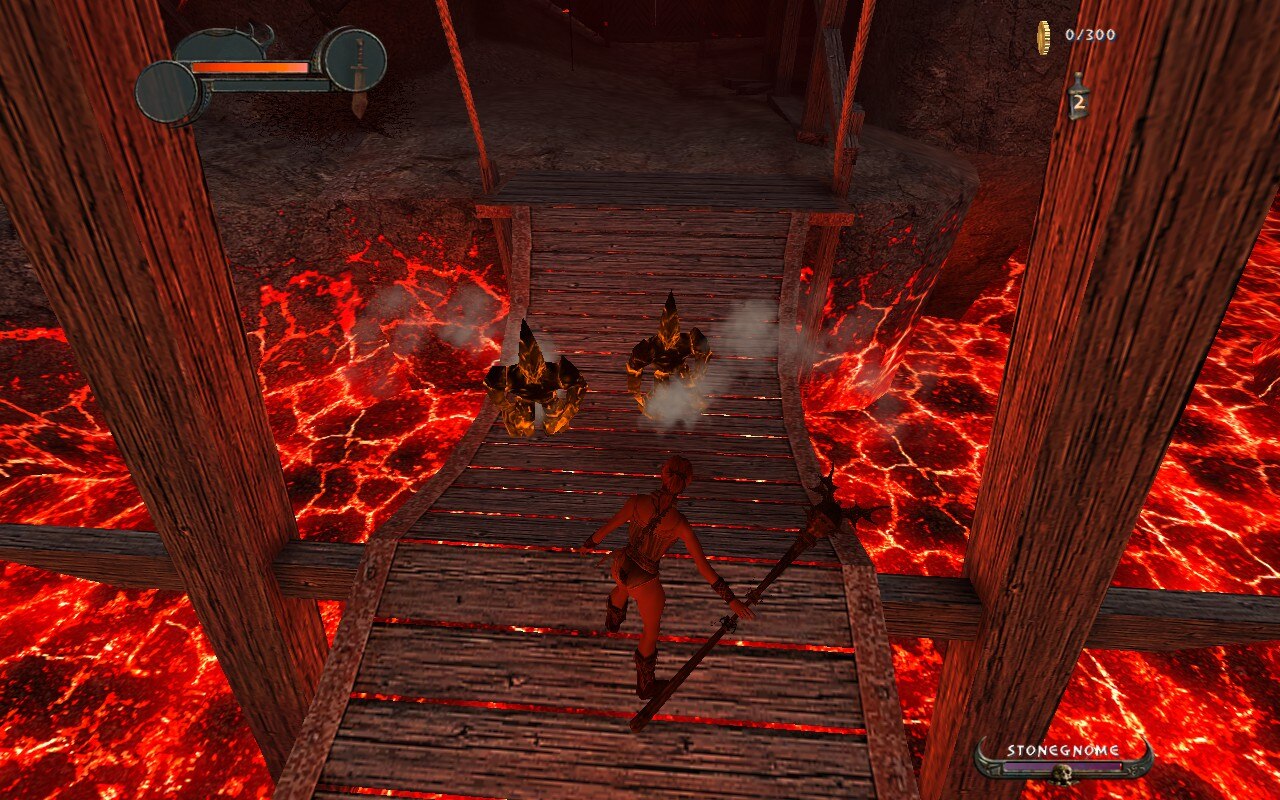Click the potion bottle icon showing 2

1078,99
